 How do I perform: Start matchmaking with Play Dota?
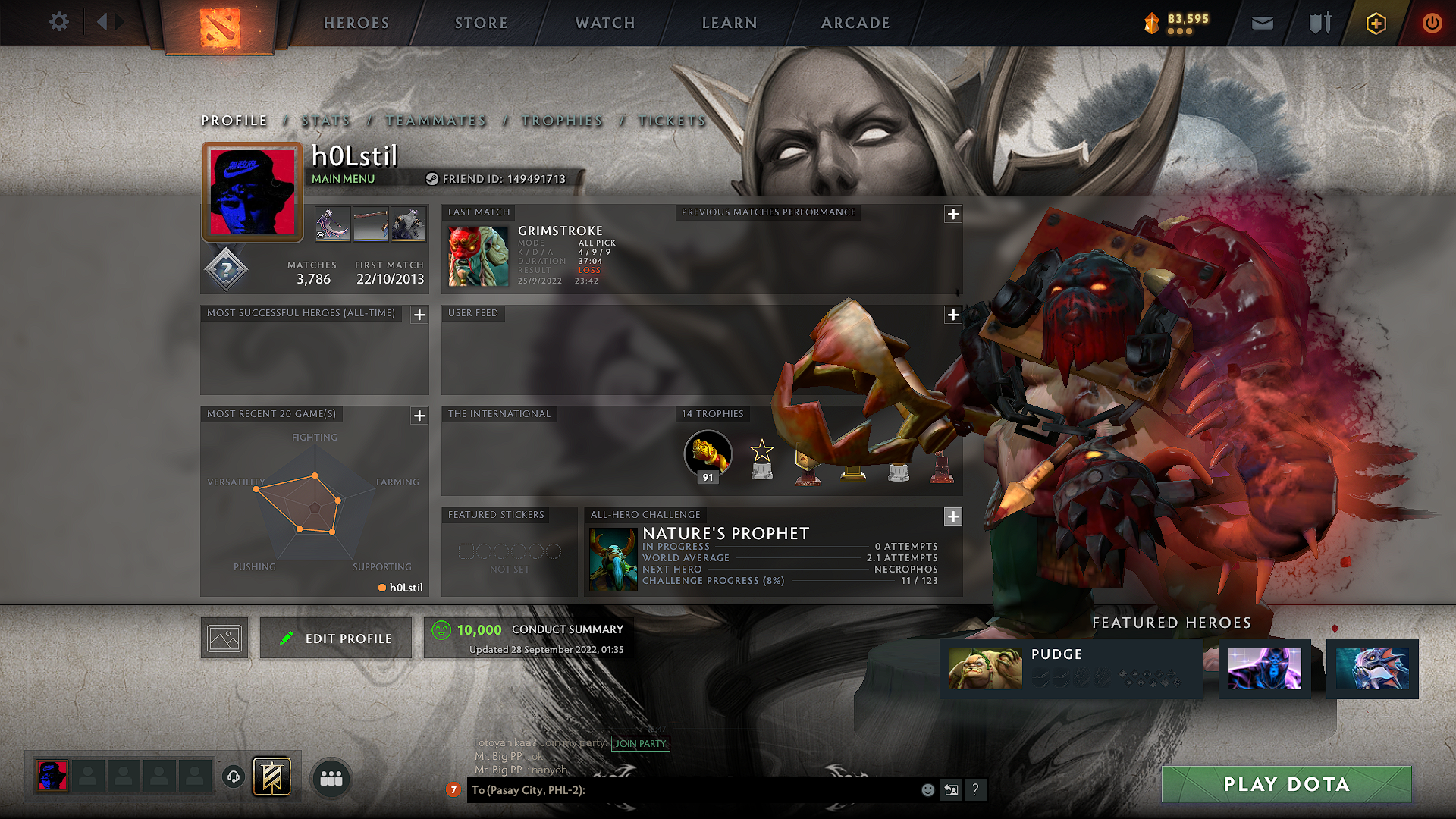tap(1286, 784)
